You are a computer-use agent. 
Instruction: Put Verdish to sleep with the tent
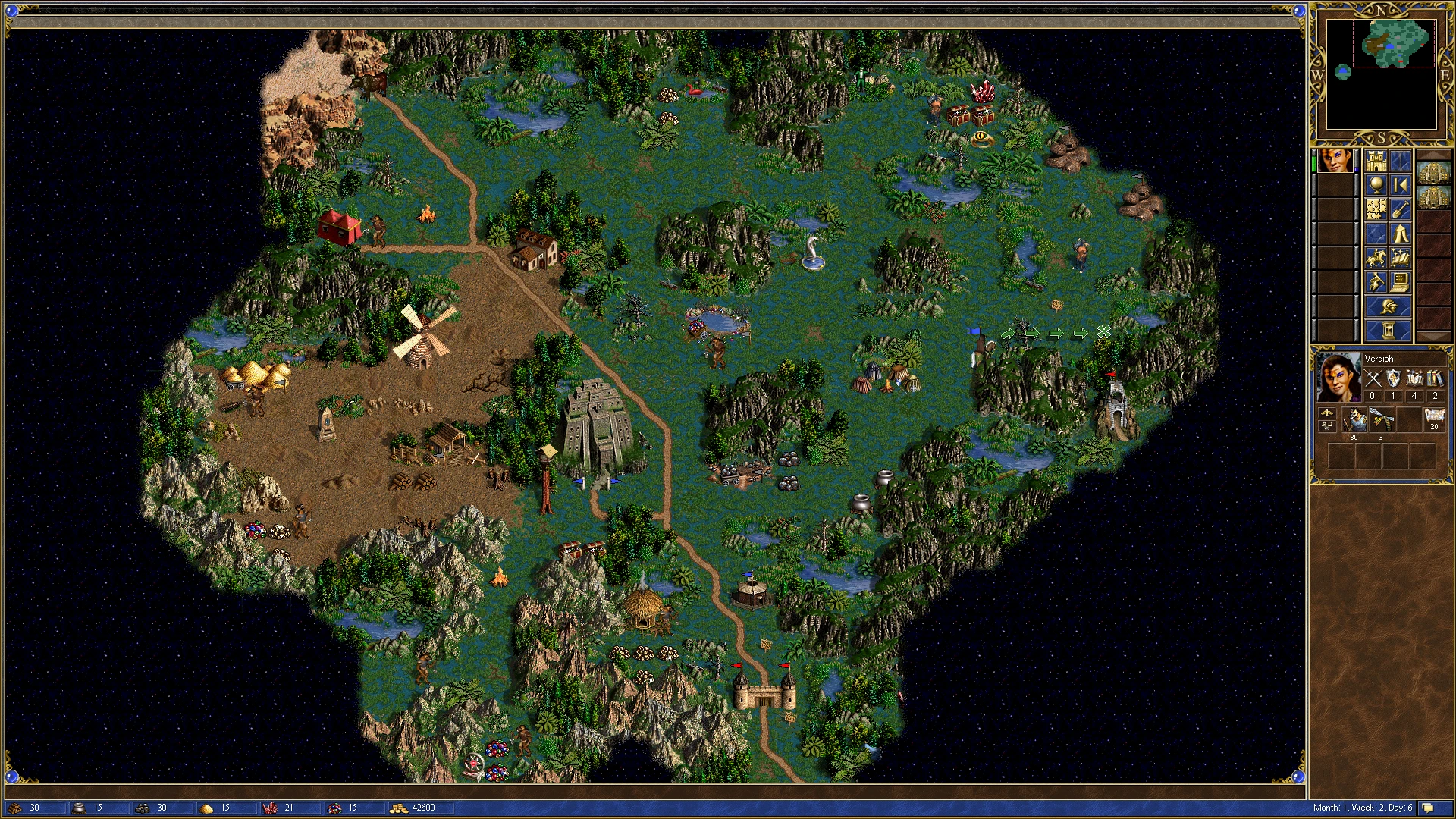[1400, 234]
